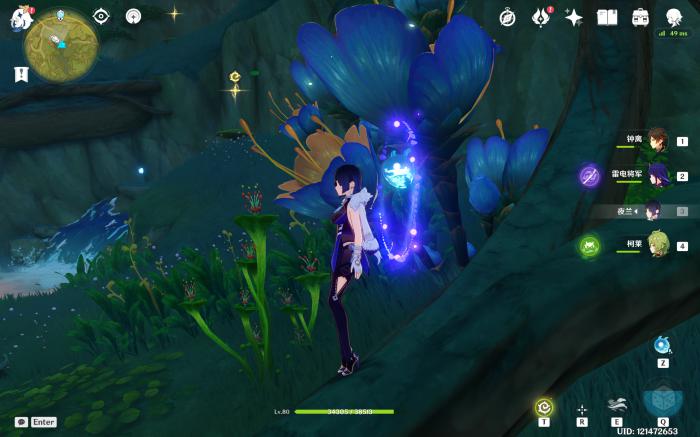
Task: Open the quest exclamation mark tracker
Action: point(21,74)
